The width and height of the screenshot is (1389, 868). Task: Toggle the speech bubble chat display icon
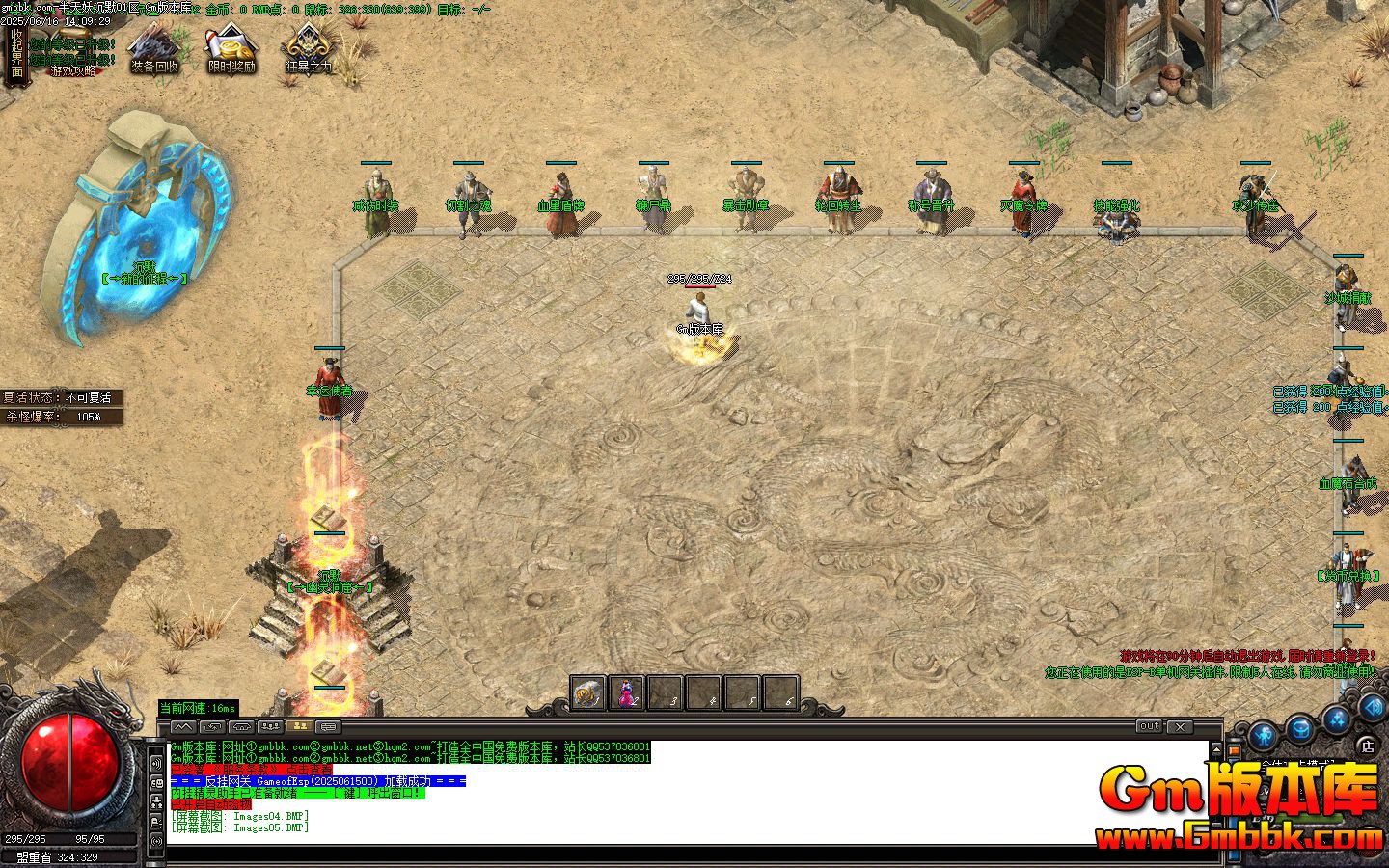pos(330,725)
